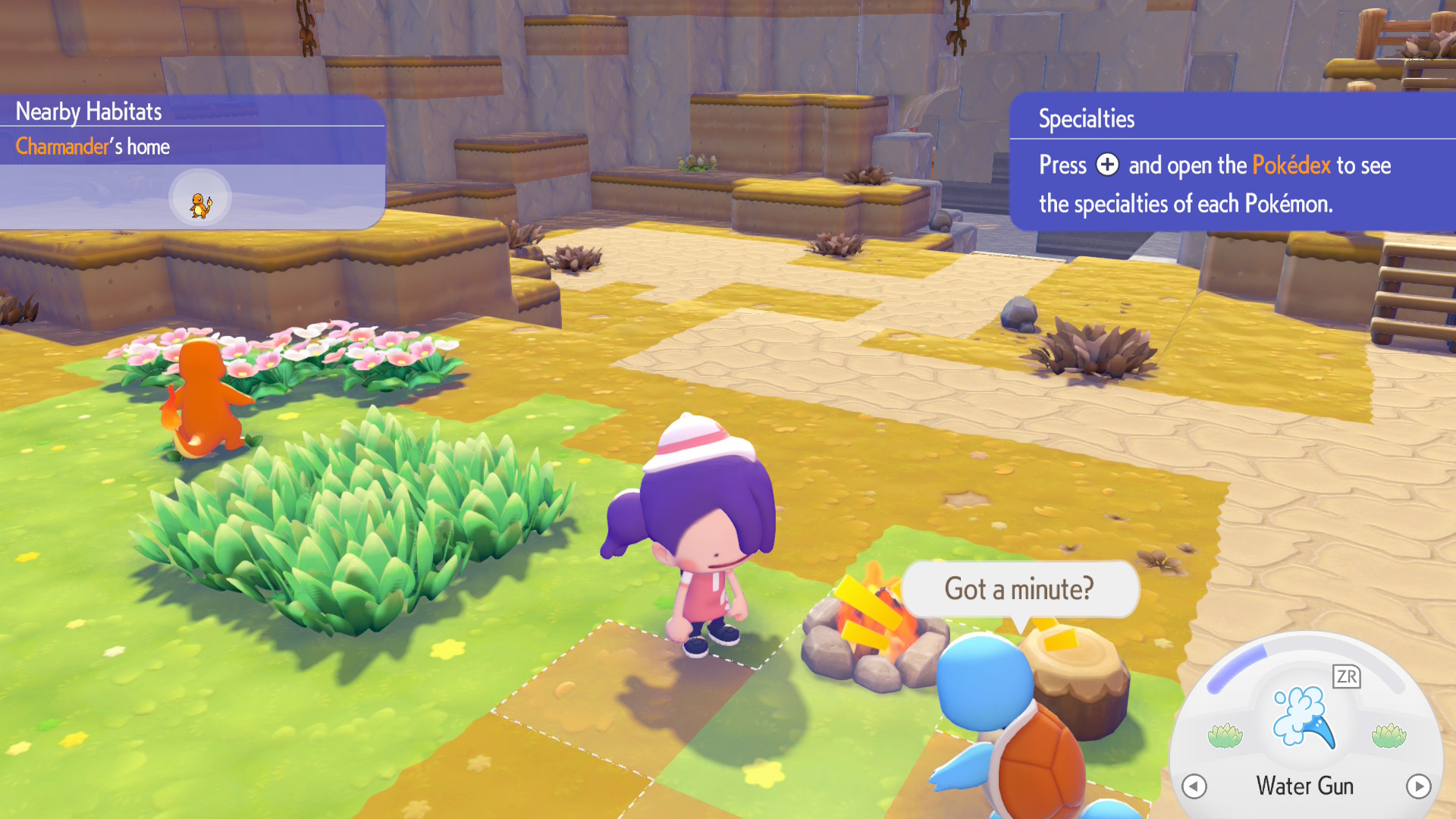Cycle to the previous move with left arrow
The height and width of the screenshot is (819, 1456).
click(x=1194, y=786)
